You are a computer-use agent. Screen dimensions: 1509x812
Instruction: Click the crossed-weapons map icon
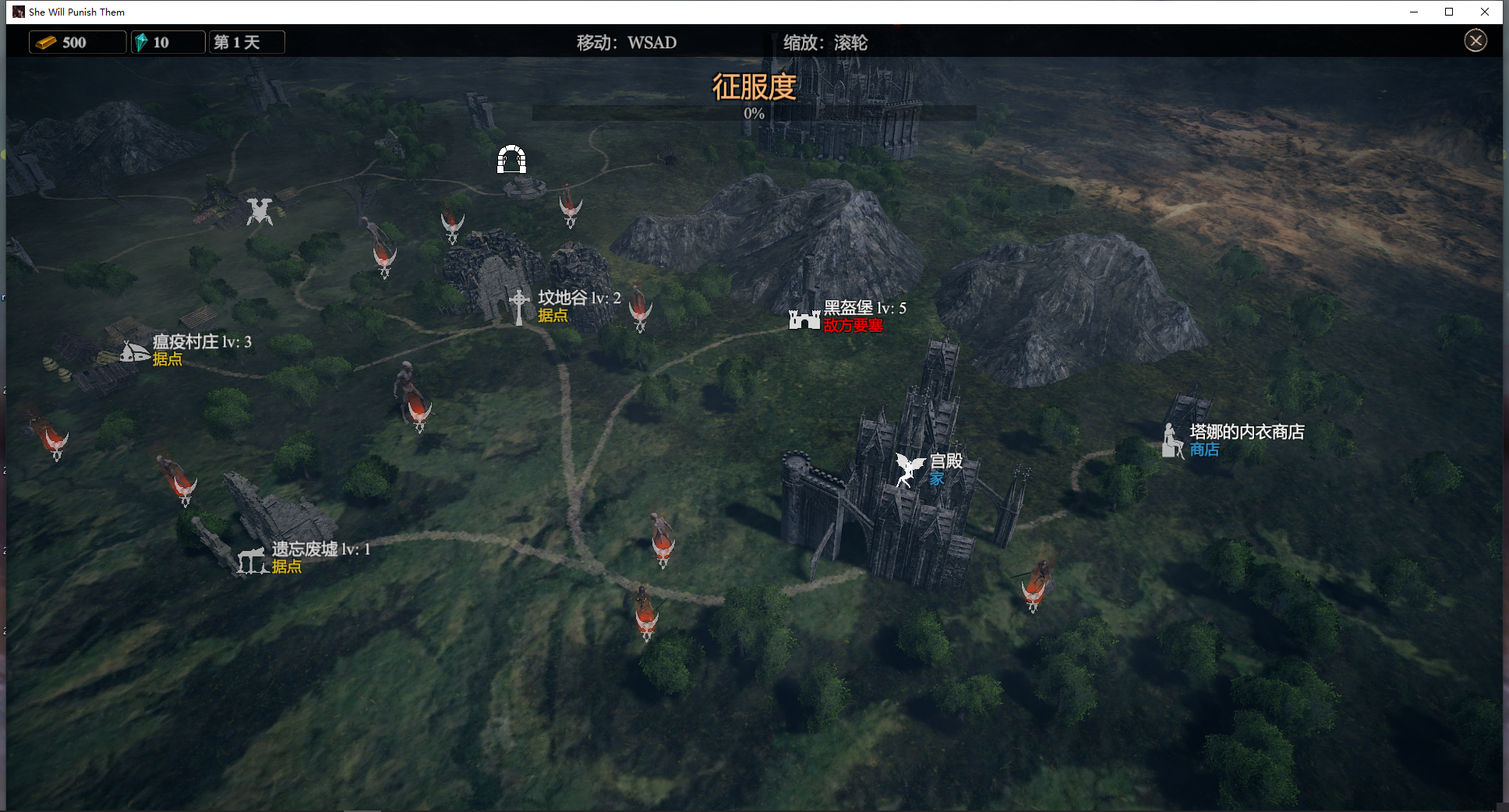click(x=260, y=211)
